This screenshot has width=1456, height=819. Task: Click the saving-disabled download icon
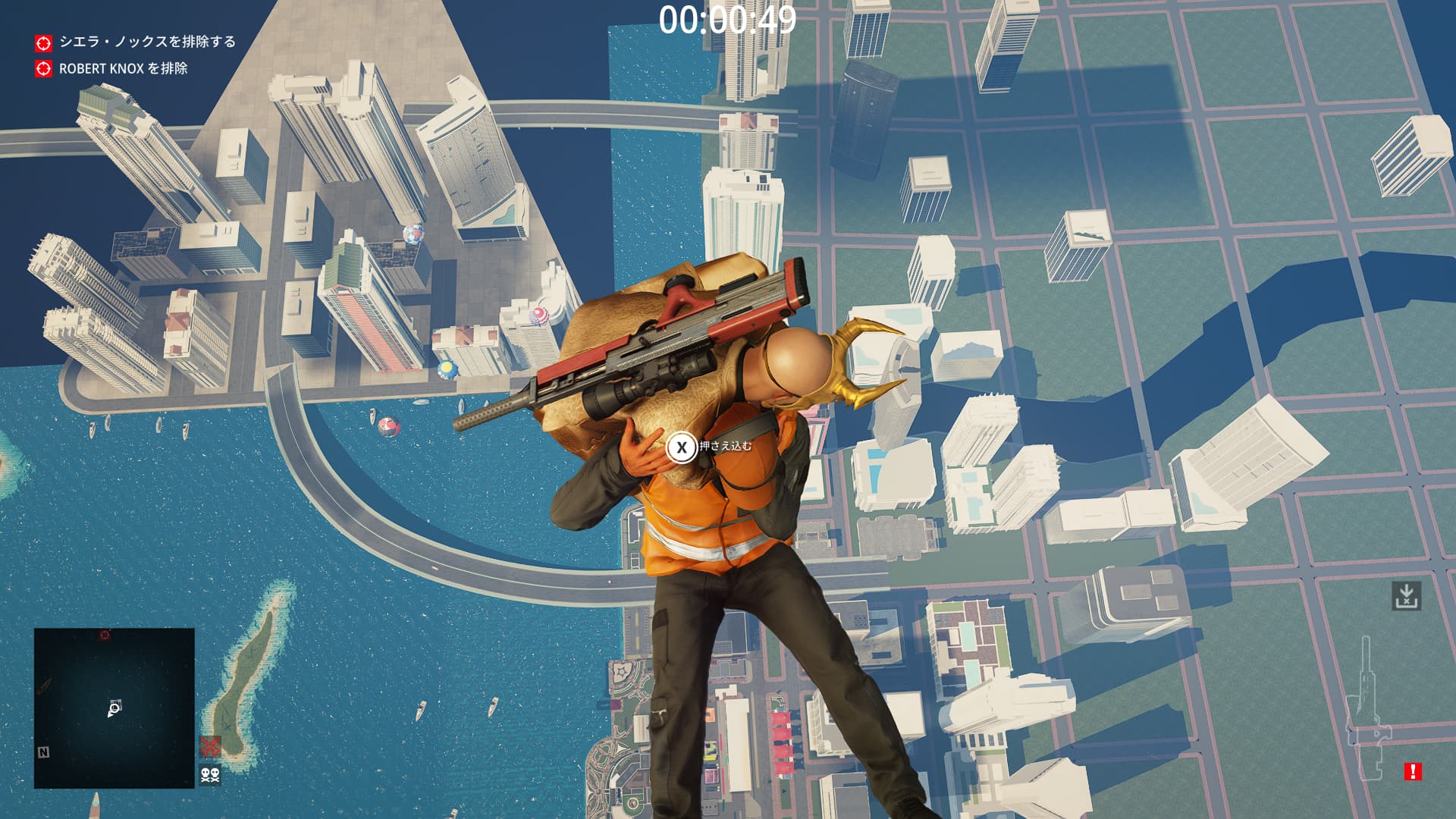[x=1406, y=596]
